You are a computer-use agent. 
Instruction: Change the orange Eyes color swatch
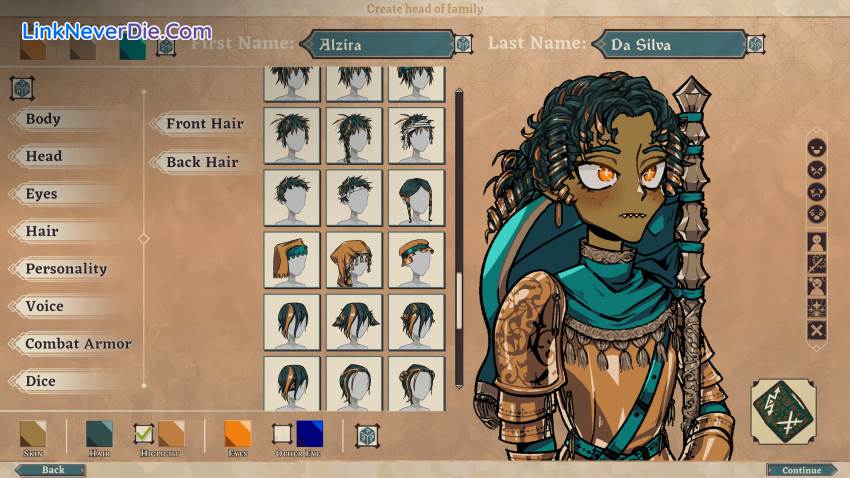click(x=238, y=434)
